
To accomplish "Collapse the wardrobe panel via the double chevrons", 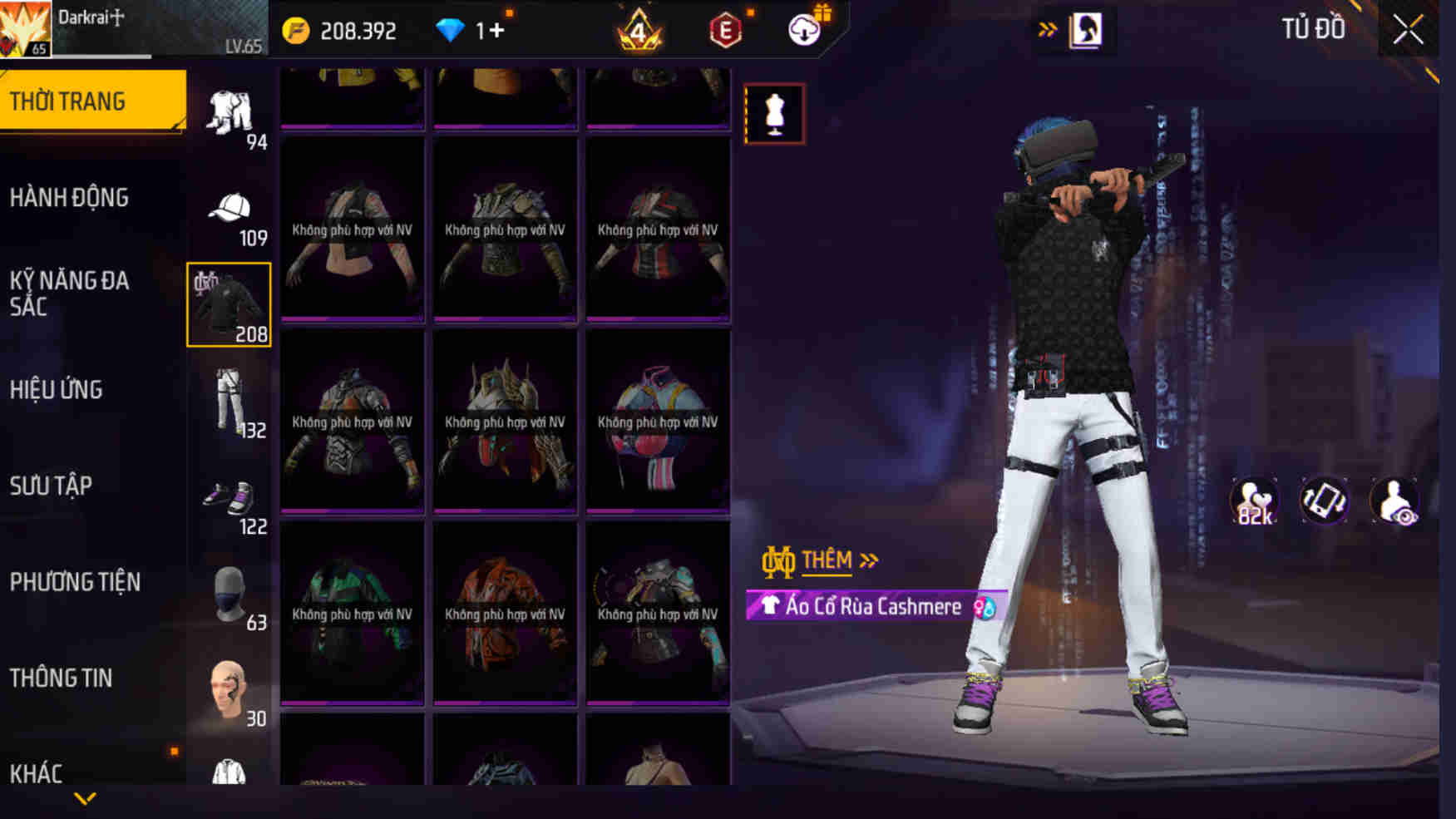I will (x=1048, y=27).
